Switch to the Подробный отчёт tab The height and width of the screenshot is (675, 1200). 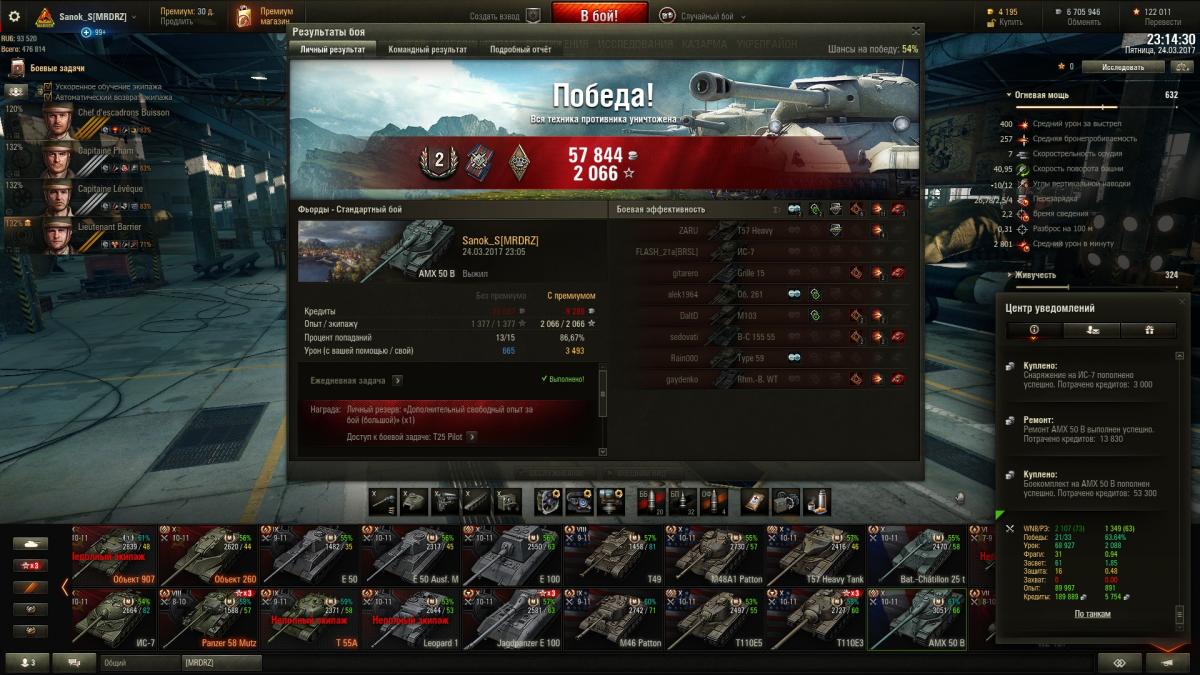520,49
